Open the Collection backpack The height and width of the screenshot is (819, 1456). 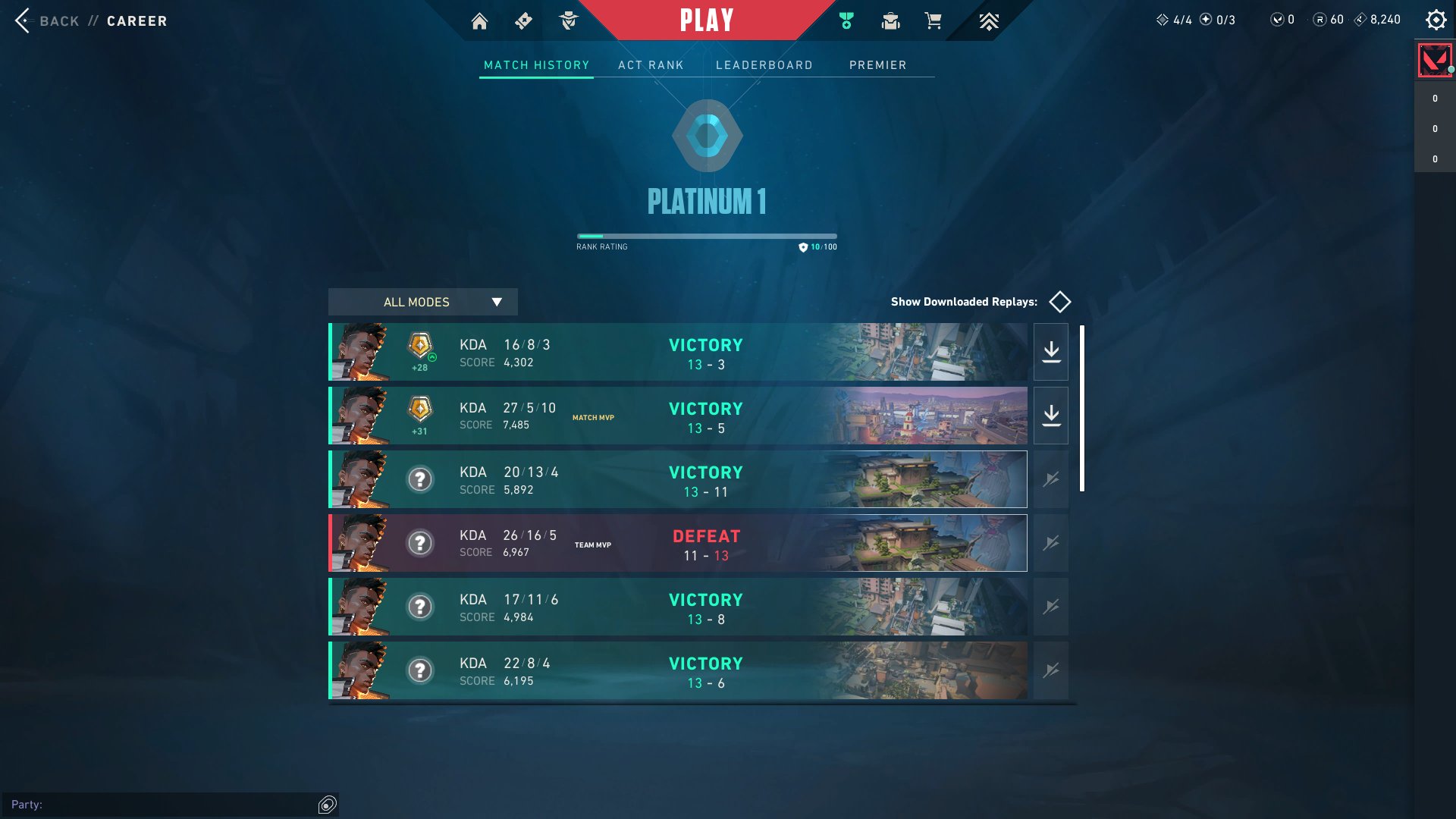pyautogui.click(x=890, y=20)
